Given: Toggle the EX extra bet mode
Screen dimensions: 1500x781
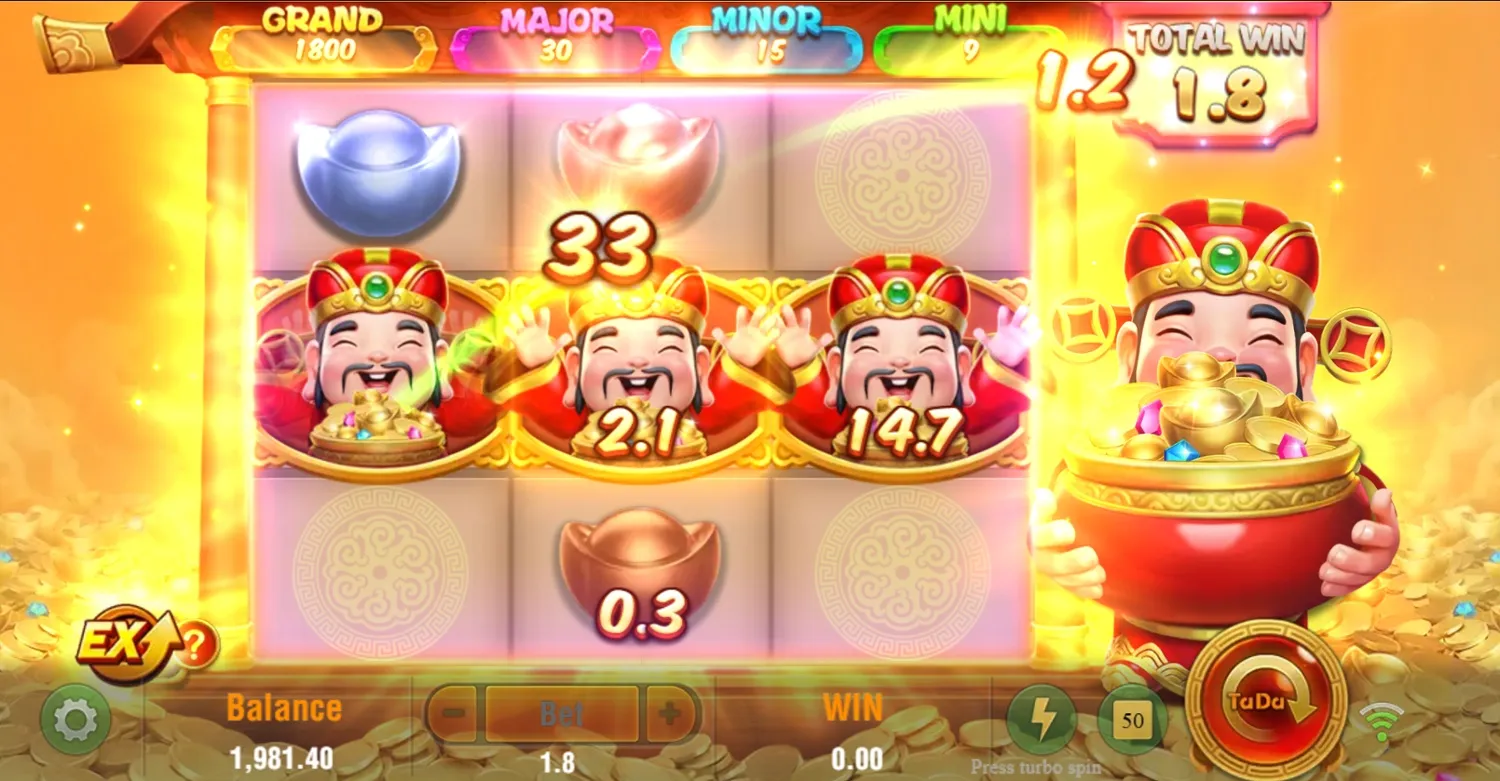Looking at the screenshot, I should pos(120,645).
